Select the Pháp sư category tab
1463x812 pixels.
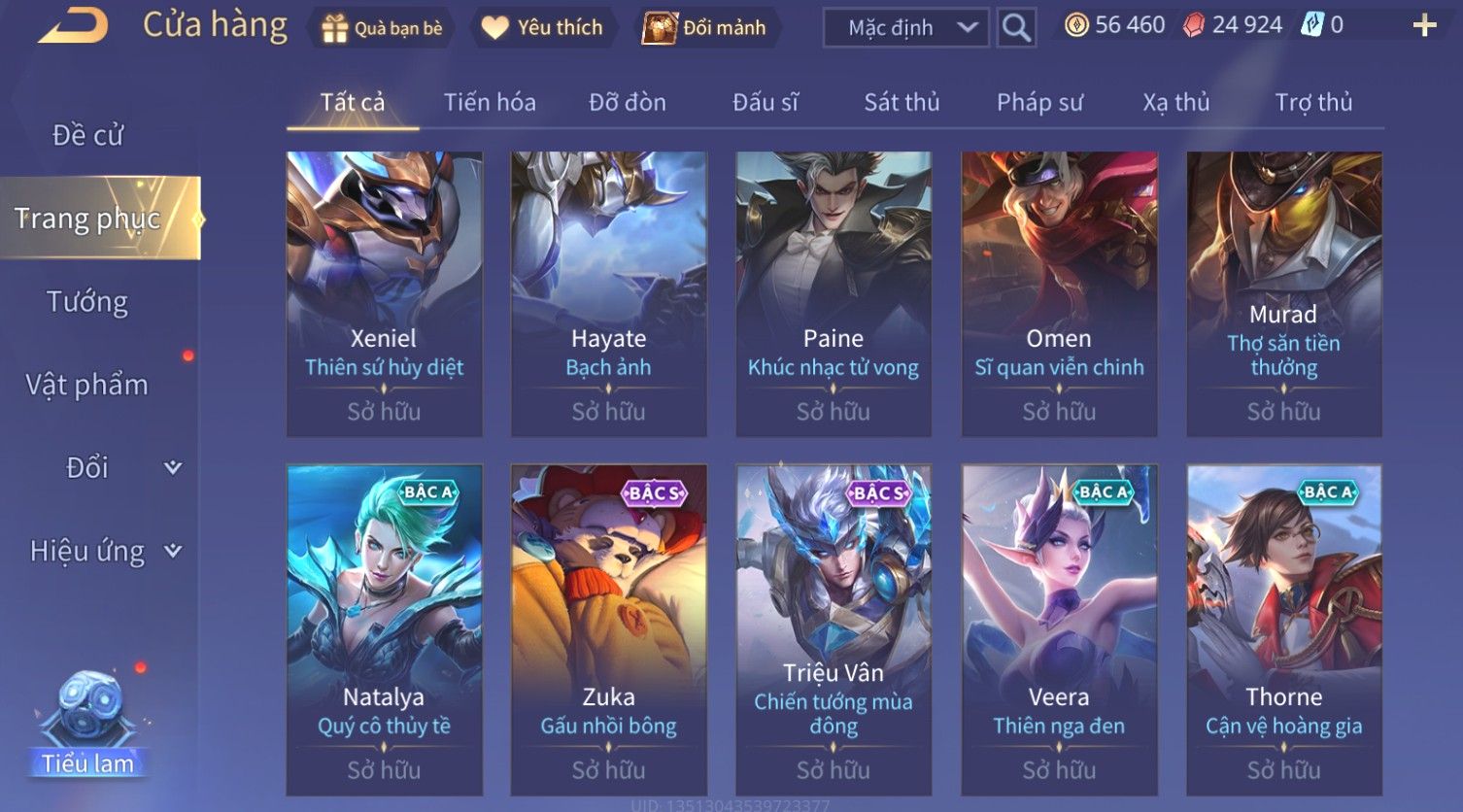[1039, 102]
